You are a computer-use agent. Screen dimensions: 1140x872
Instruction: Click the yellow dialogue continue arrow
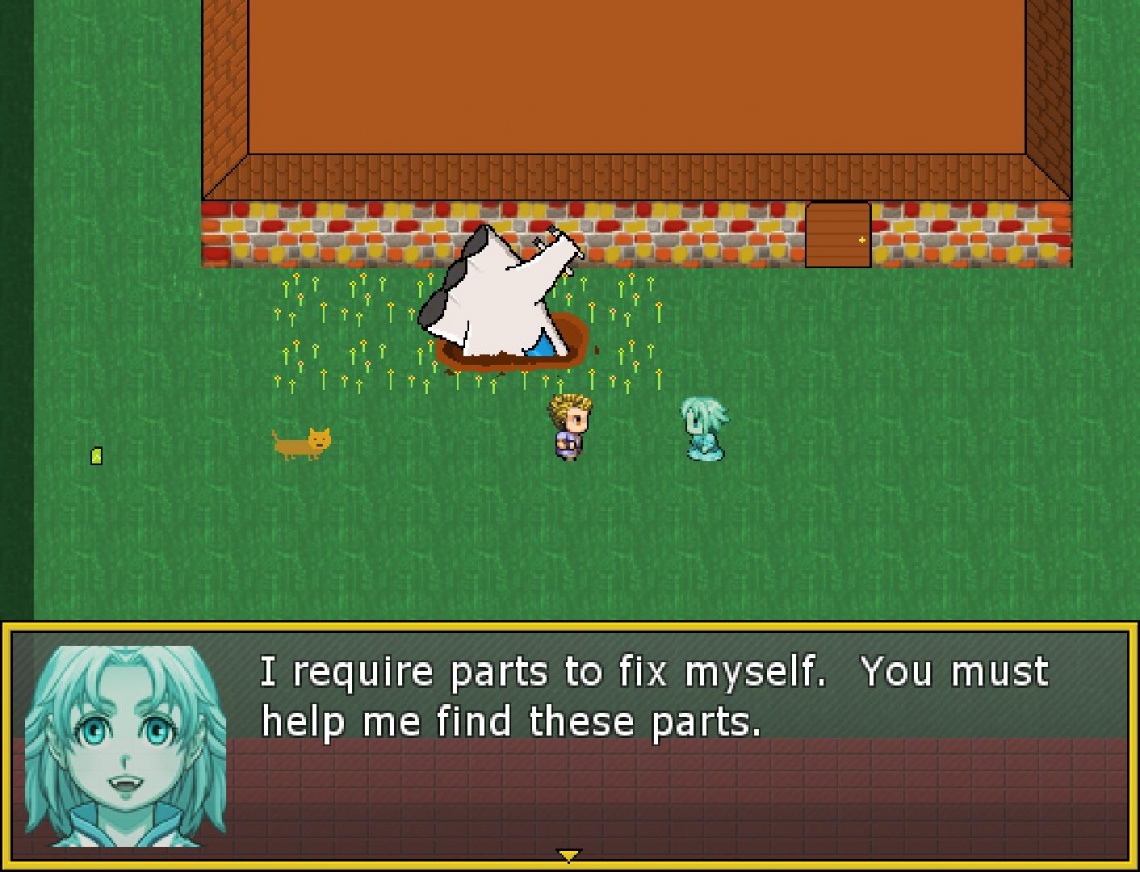tap(568, 855)
